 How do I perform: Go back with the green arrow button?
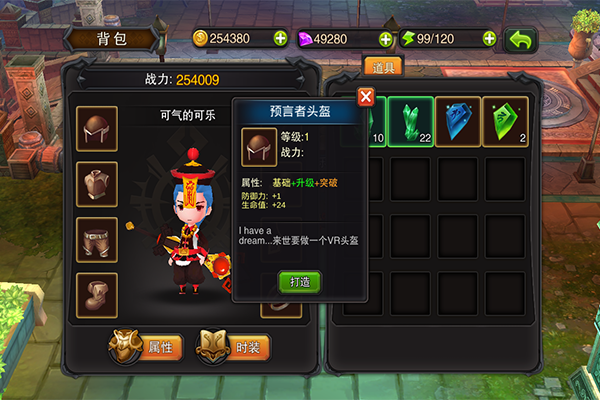(521, 39)
